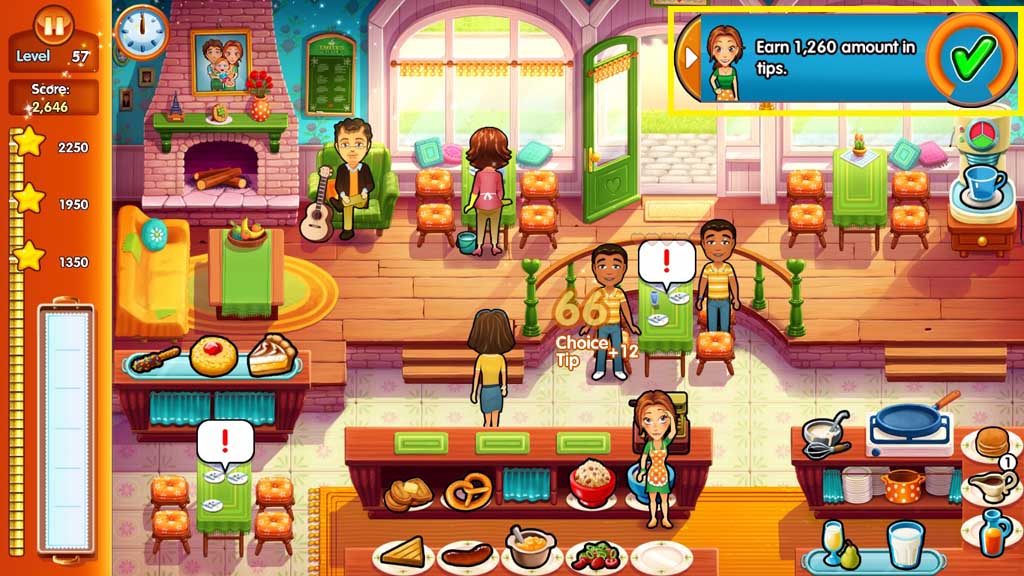The width and height of the screenshot is (1024, 576).
Task: Select the toast slice plate
Action: click(x=404, y=553)
